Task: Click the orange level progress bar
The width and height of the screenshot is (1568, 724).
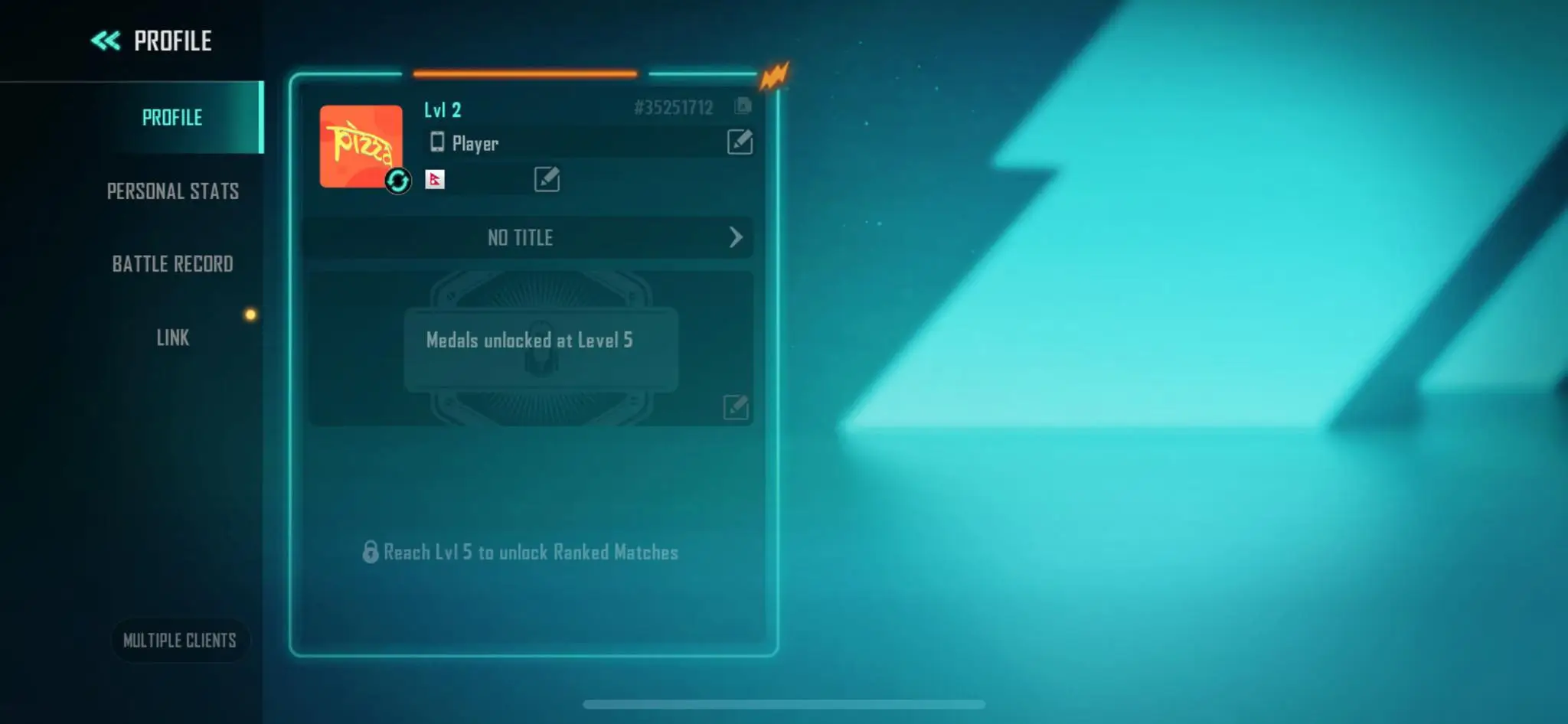Action: (525, 75)
